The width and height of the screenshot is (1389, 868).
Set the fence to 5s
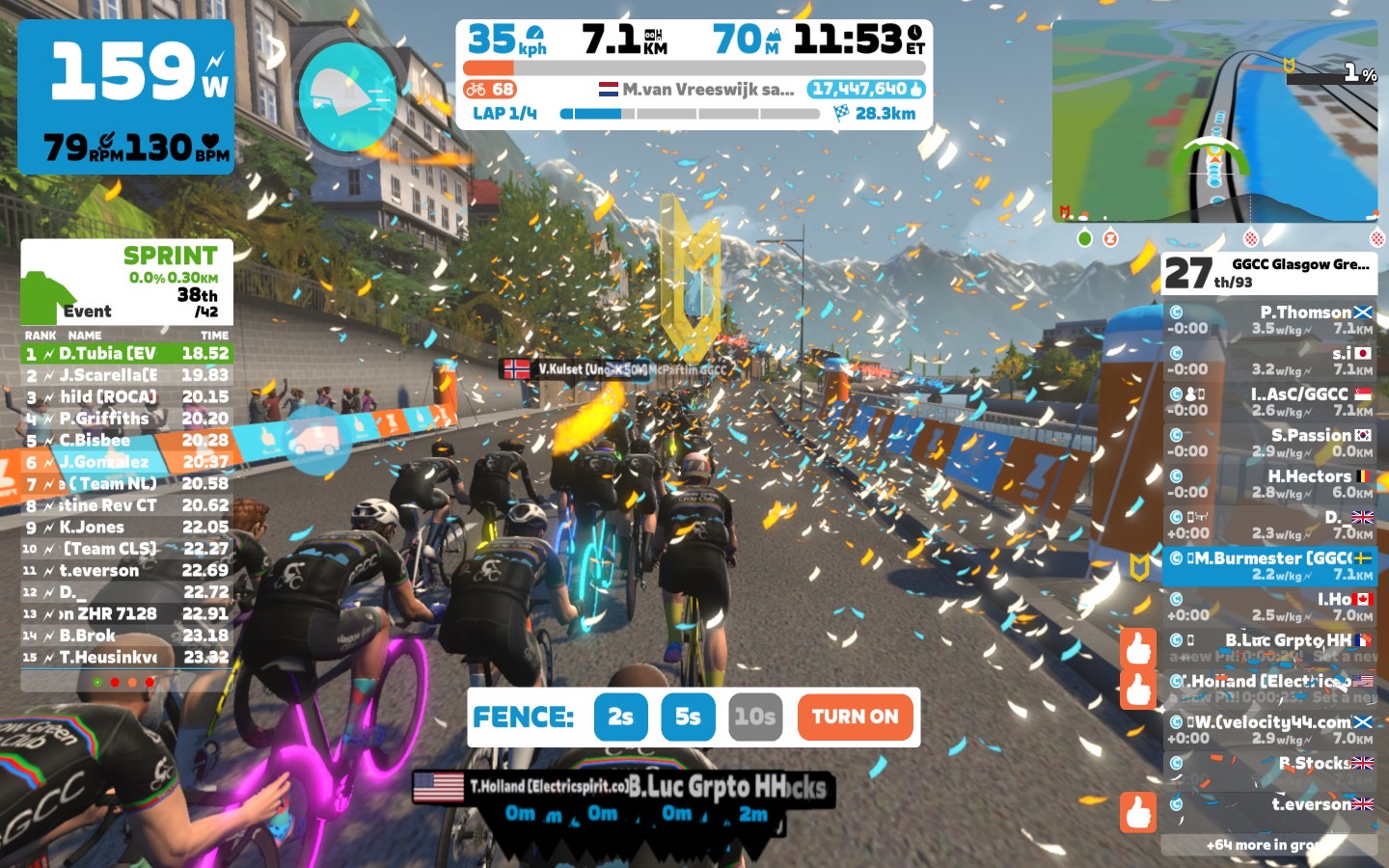click(688, 717)
